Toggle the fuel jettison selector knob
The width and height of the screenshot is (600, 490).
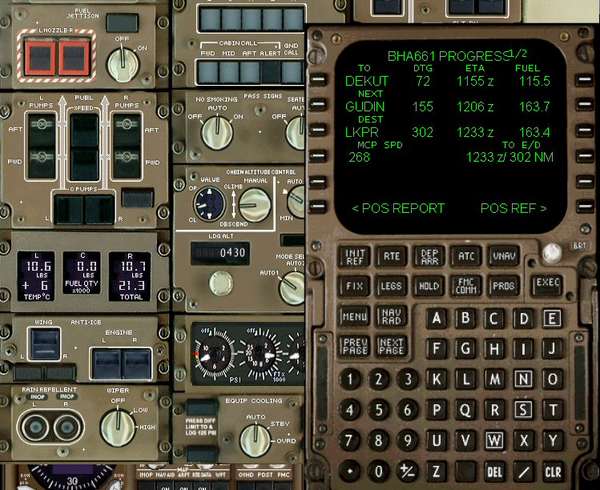[123, 63]
